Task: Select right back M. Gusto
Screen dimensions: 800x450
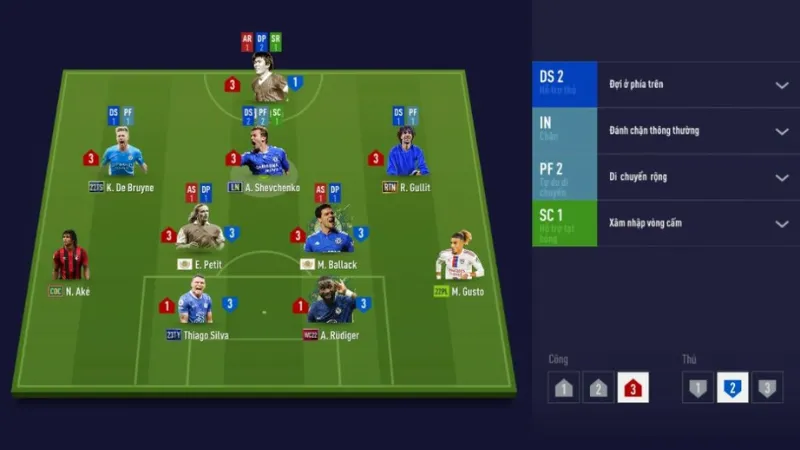Action: 460,258
